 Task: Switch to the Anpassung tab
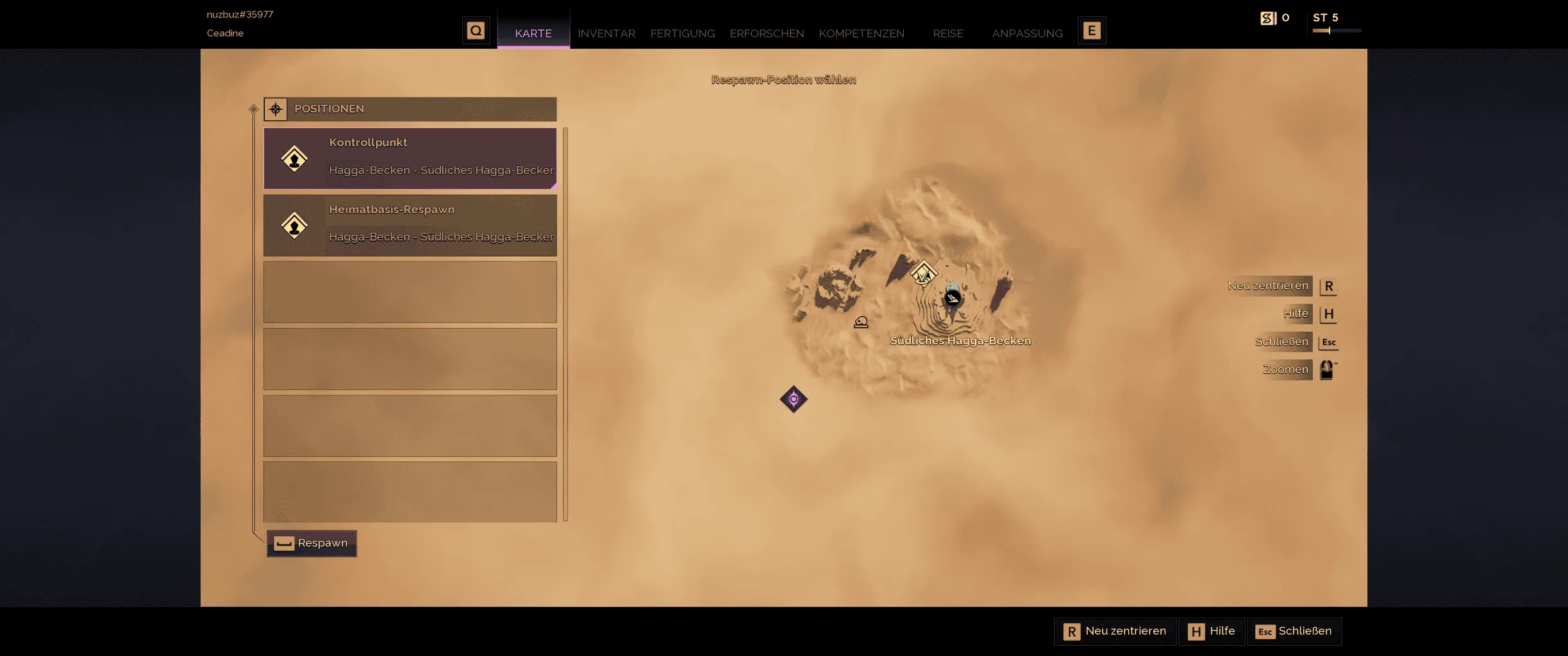click(1027, 33)
